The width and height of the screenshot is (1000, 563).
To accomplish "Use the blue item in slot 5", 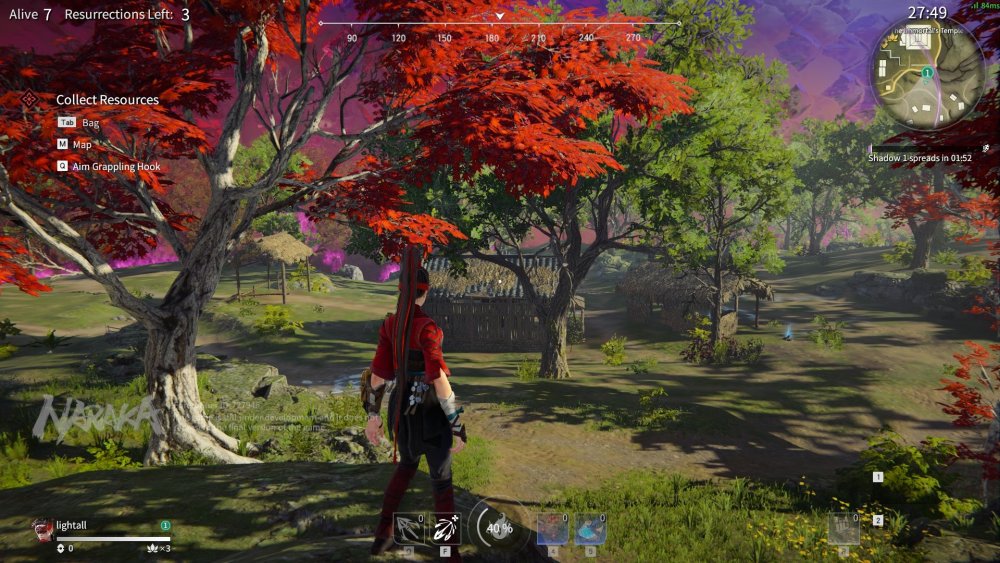I will pos(590,527).
